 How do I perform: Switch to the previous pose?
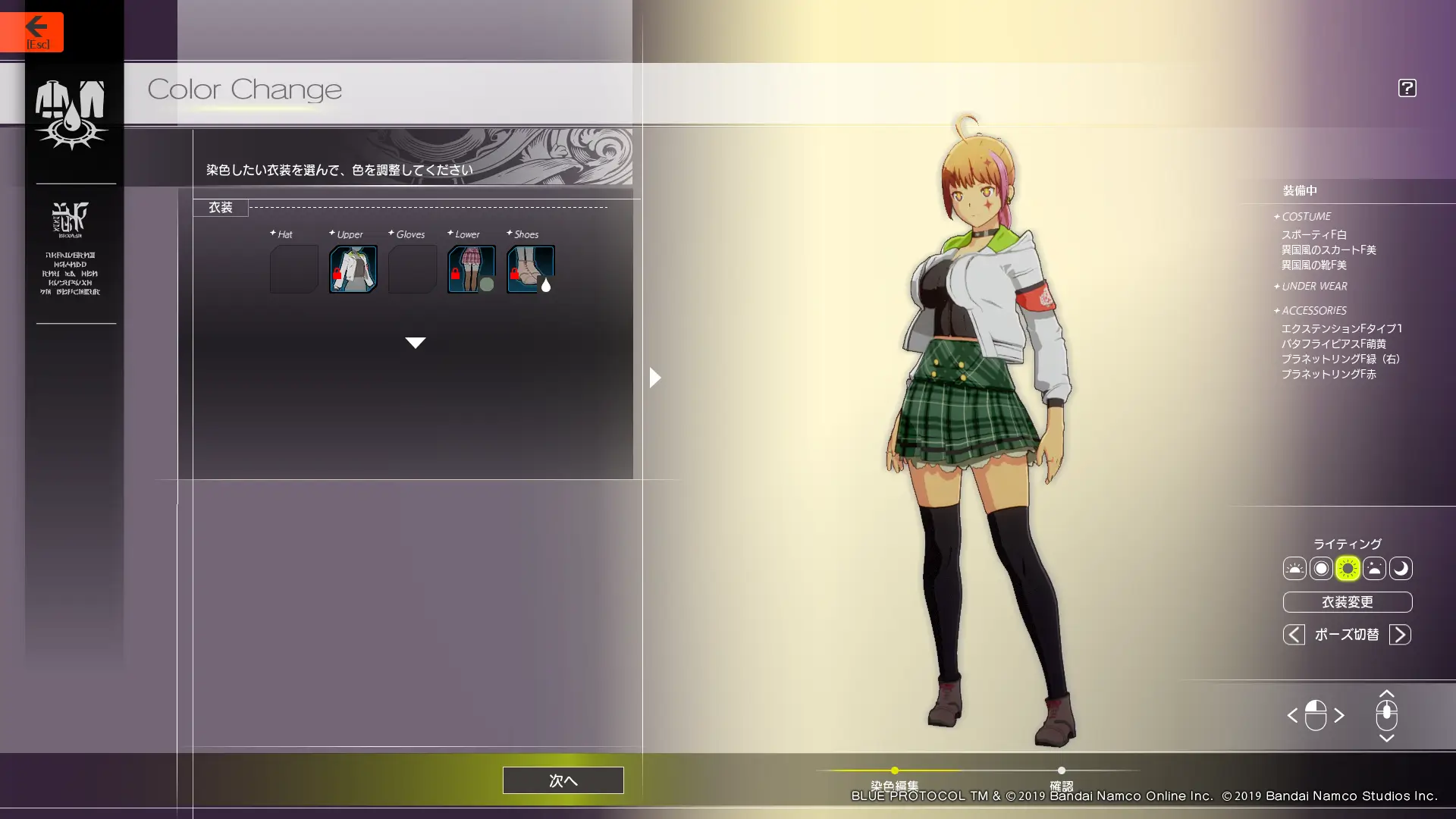(1294, 635)
